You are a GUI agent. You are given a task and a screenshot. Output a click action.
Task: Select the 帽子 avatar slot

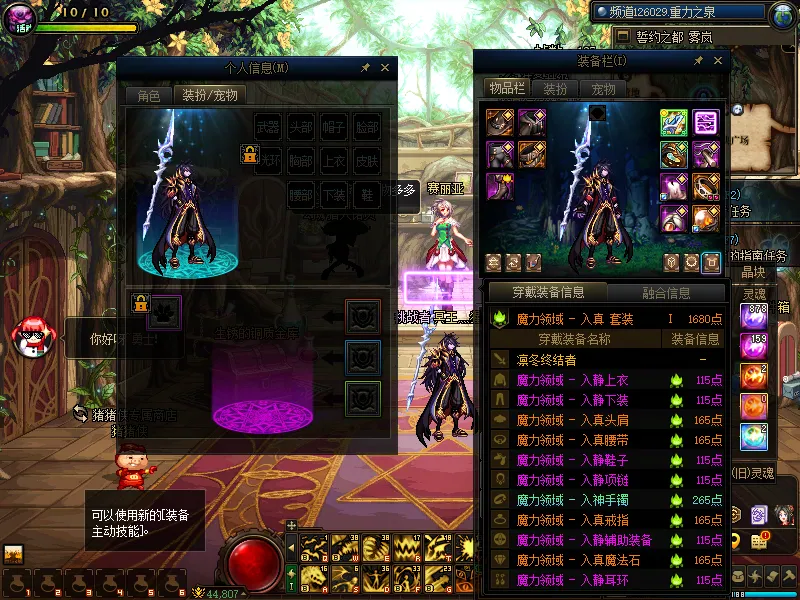(x=334, y=128)
